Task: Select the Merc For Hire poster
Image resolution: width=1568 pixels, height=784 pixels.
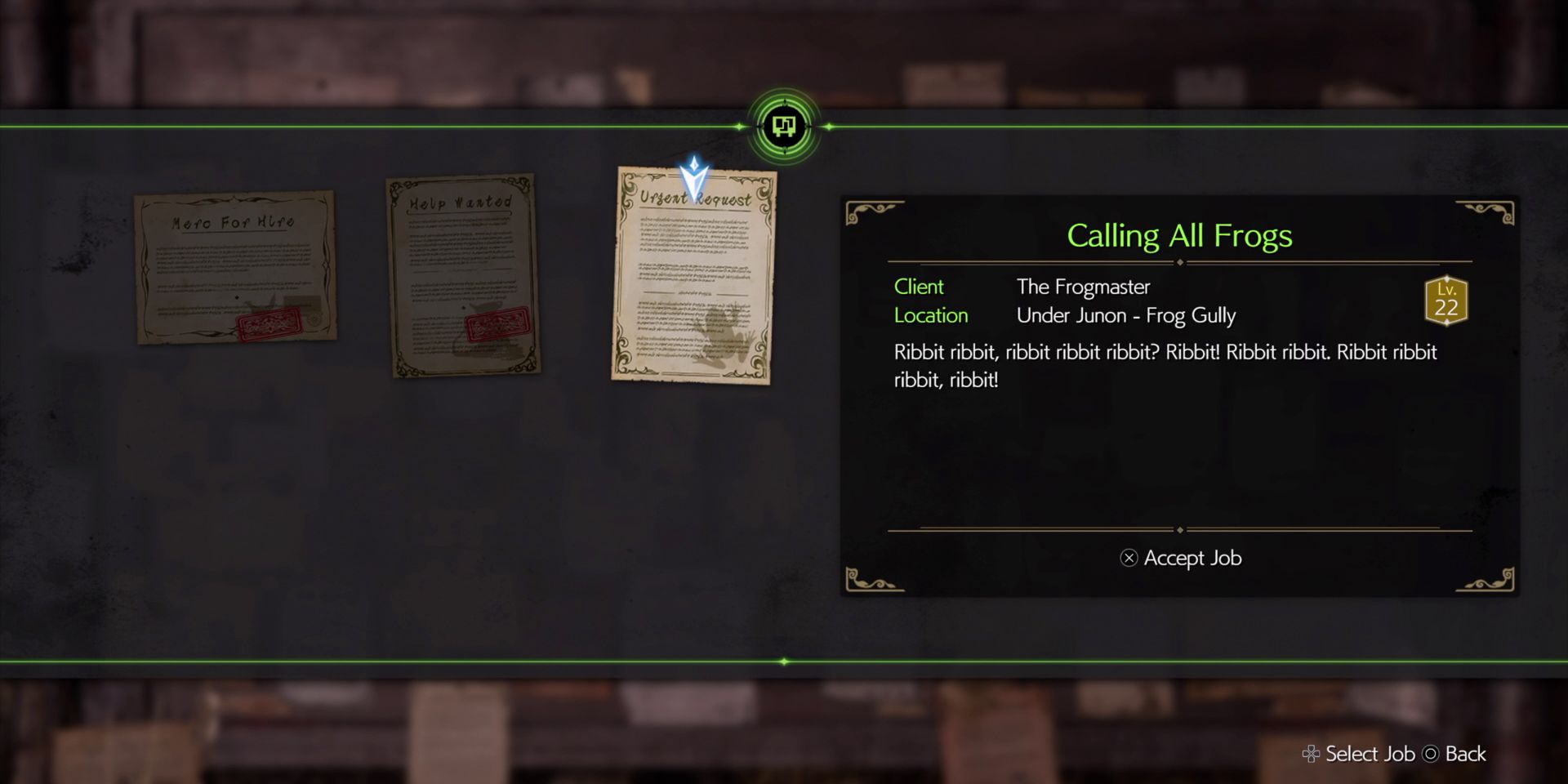Action: (x=235, y=265)
